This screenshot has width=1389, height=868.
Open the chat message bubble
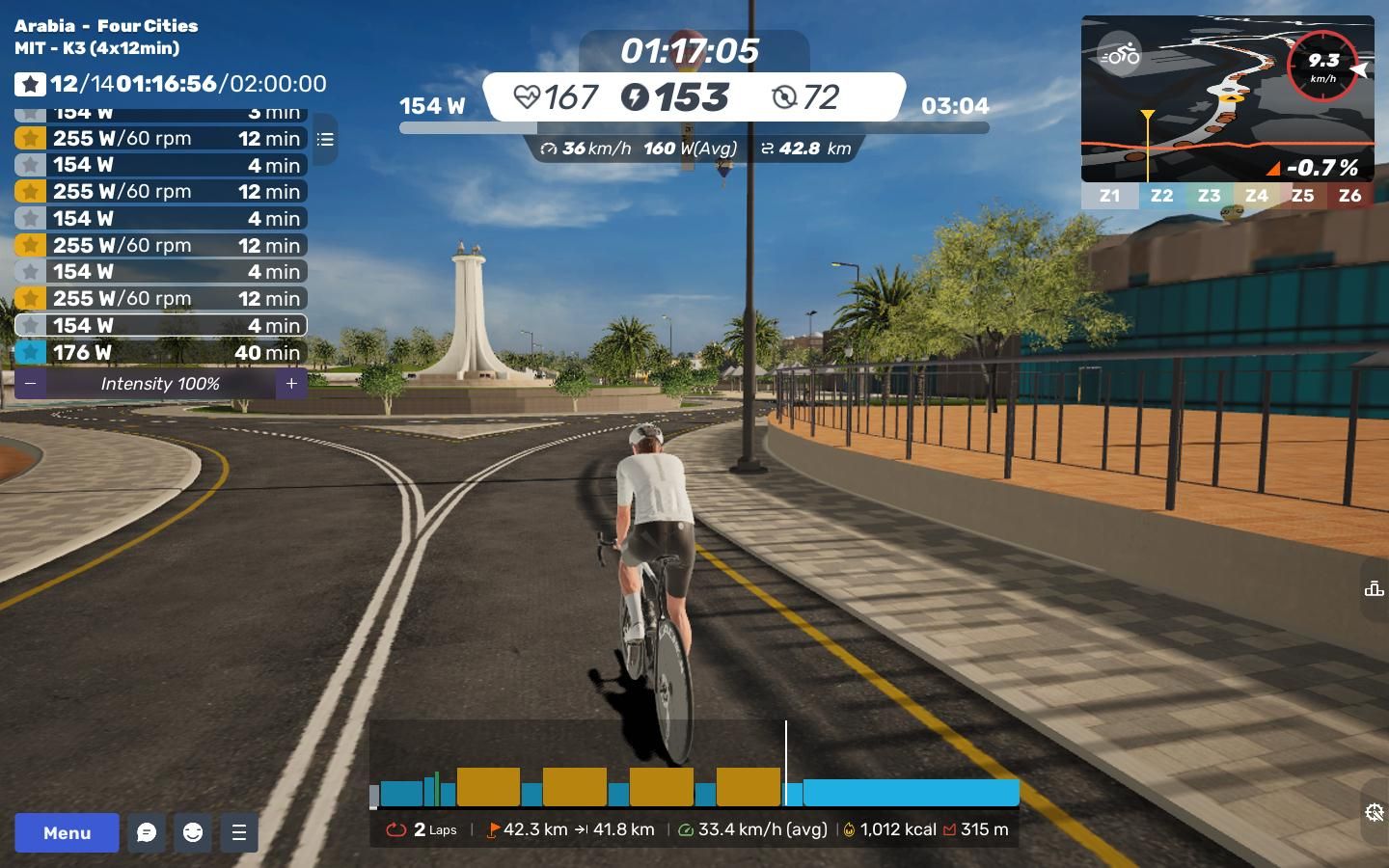147,832
